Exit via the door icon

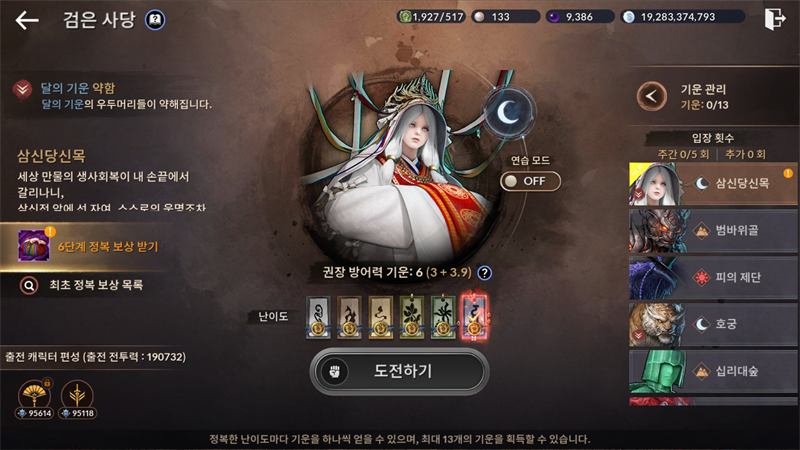tap(773, 18)
